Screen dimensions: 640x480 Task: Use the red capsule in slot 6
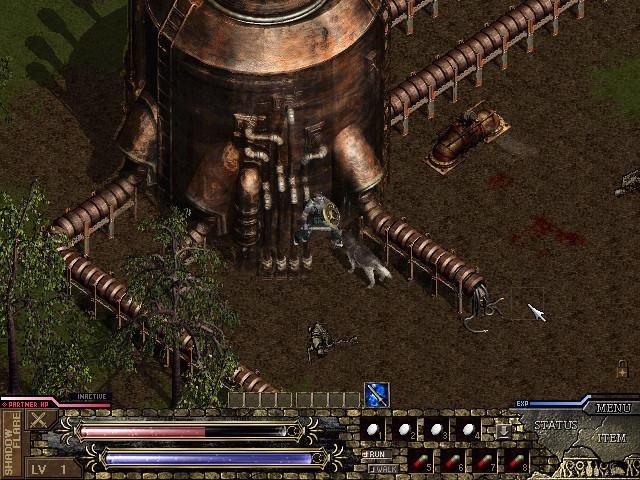tap(452, 461)
